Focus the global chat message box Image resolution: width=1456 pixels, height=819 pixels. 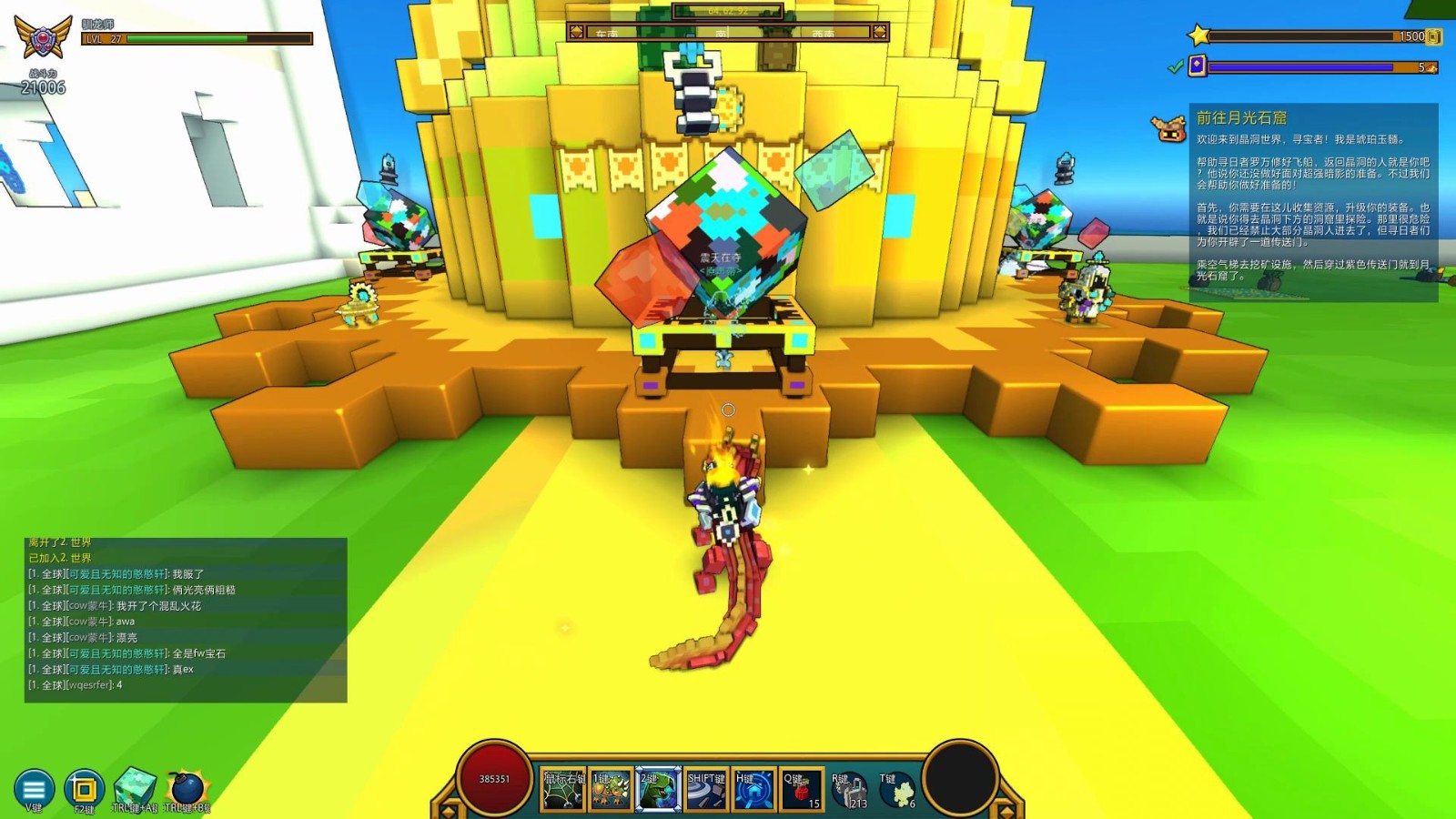pyautogui.click(x=186, y=620)
